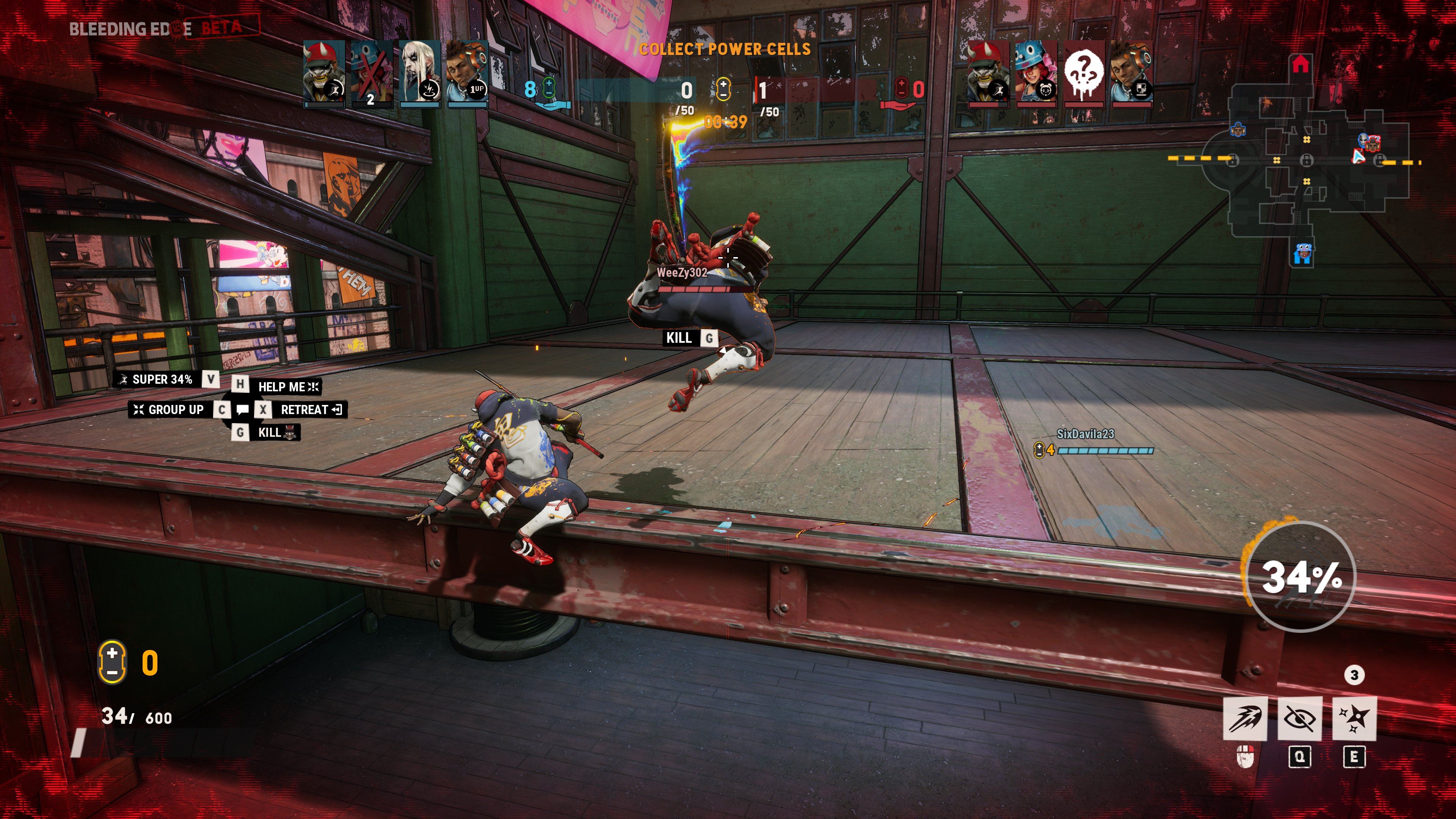Screen dimensions: 1456x819
Task: Choose GROUP UP in the comms wheel
Action: (x=169, y=410)
